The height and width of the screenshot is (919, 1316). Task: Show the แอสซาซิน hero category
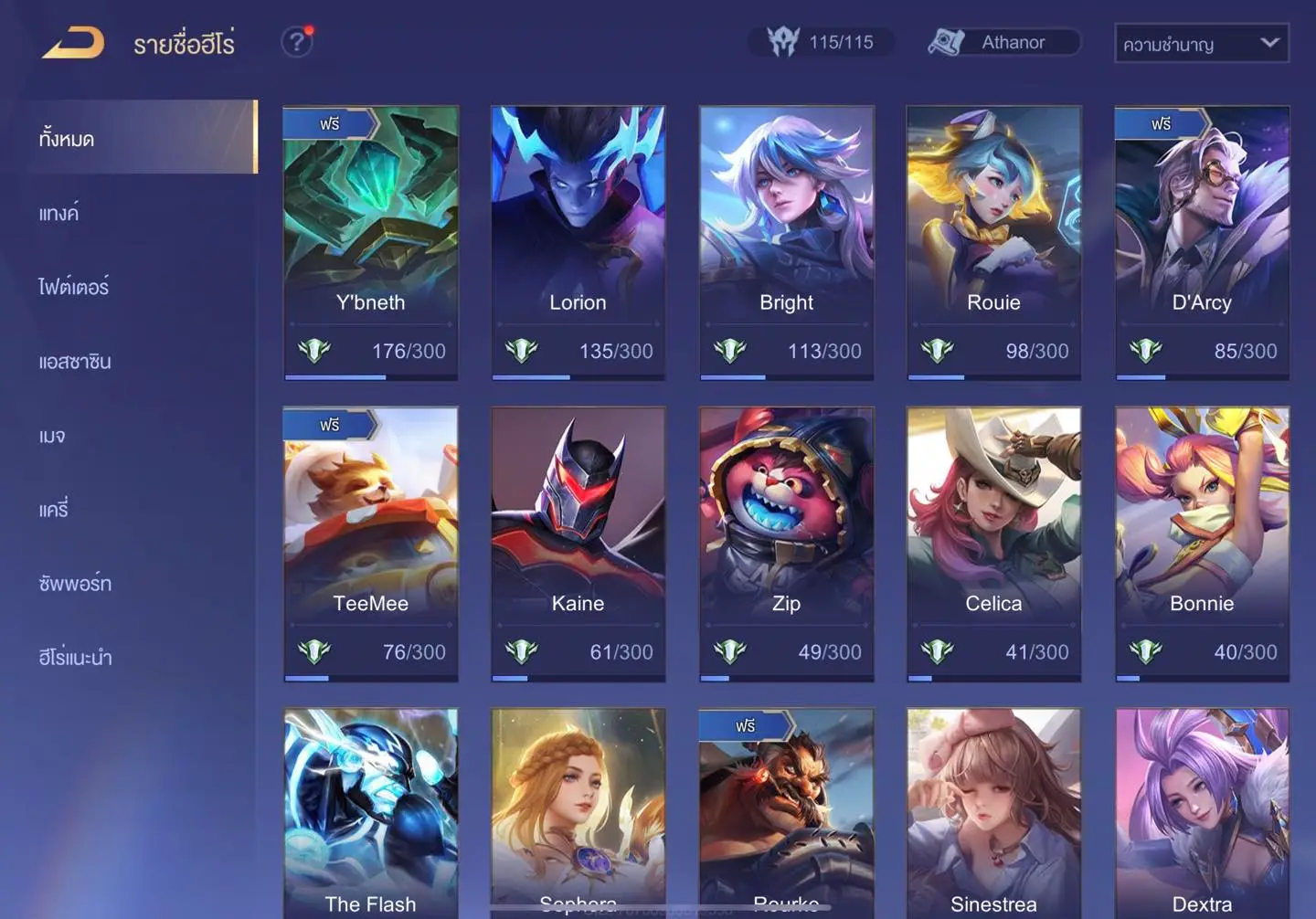click(x=75, y=362)
